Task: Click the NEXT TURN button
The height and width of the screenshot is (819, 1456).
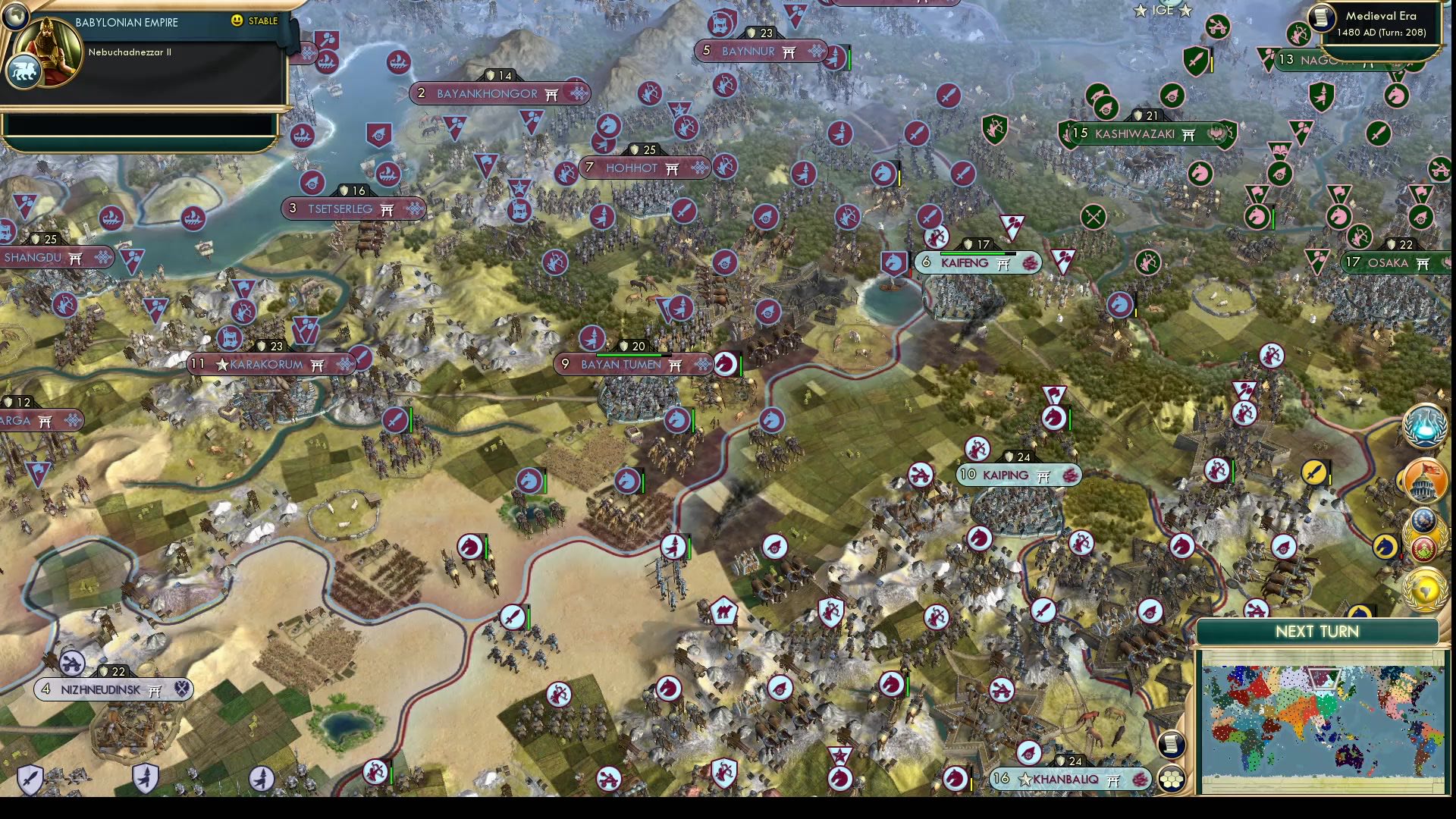Action: pos(1319,631)
